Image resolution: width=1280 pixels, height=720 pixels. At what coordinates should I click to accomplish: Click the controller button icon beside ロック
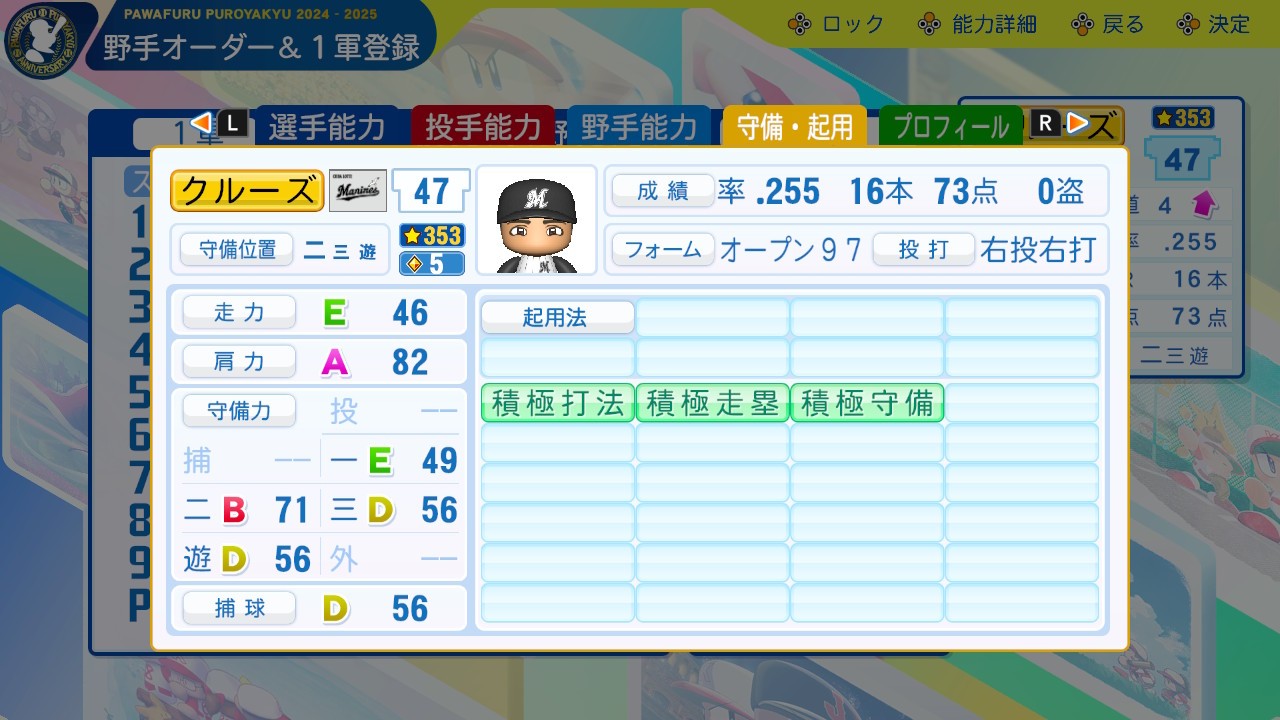pos(800,22)
